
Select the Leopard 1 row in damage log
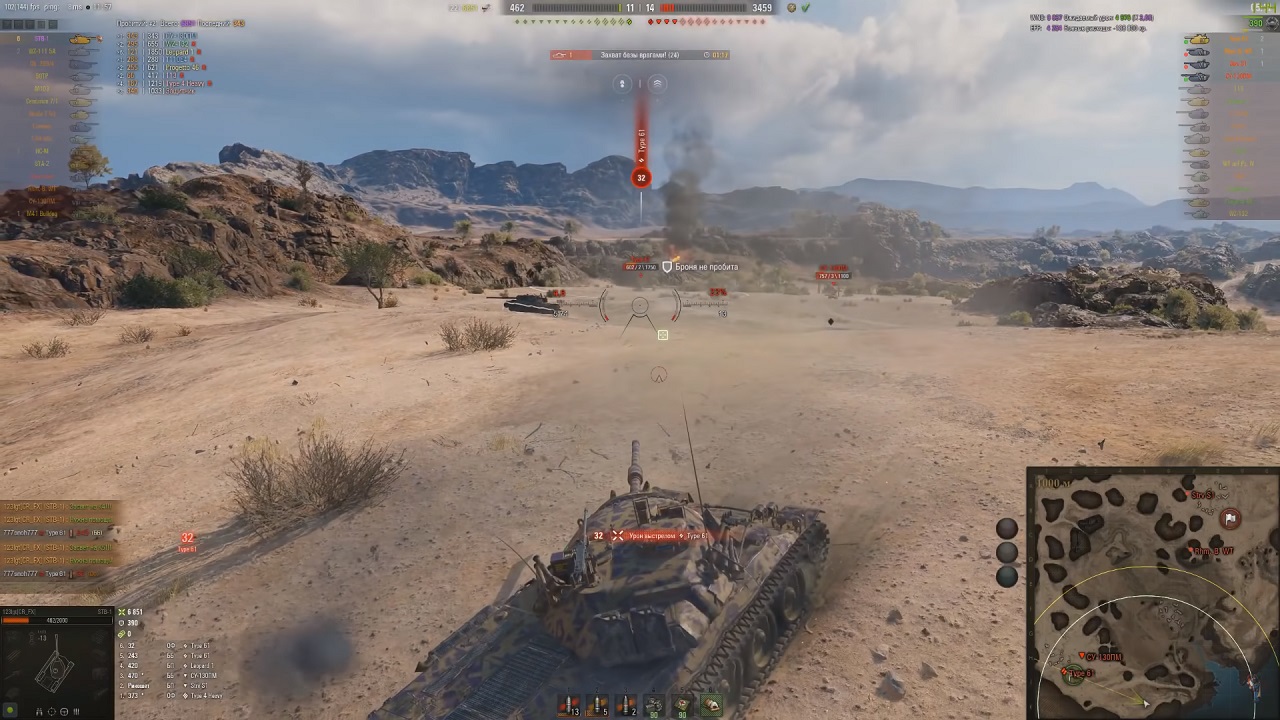point(200,666)
